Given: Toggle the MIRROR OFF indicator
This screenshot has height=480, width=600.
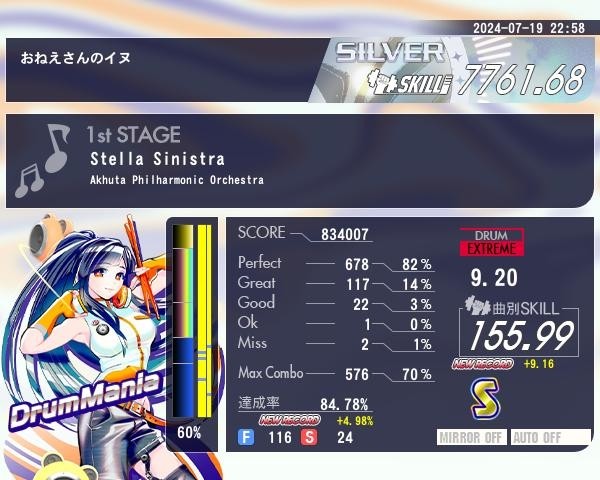Looking at the screenshot, I should [x=473, y=438].
